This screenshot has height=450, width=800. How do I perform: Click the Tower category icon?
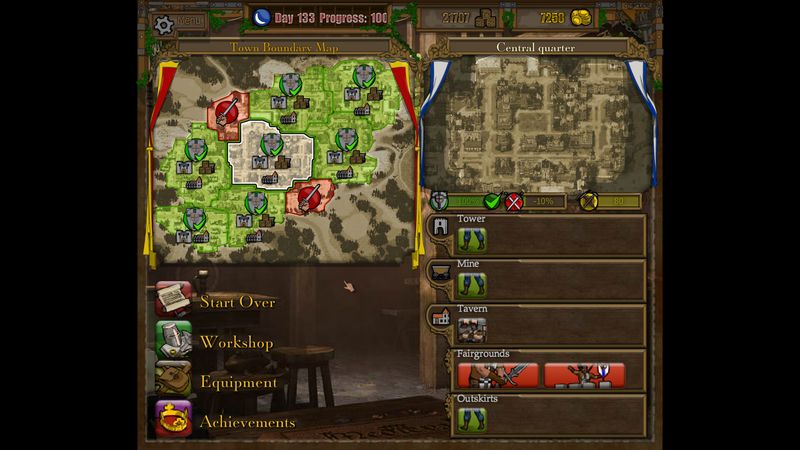pyautogui.click(x=439, y=228)
